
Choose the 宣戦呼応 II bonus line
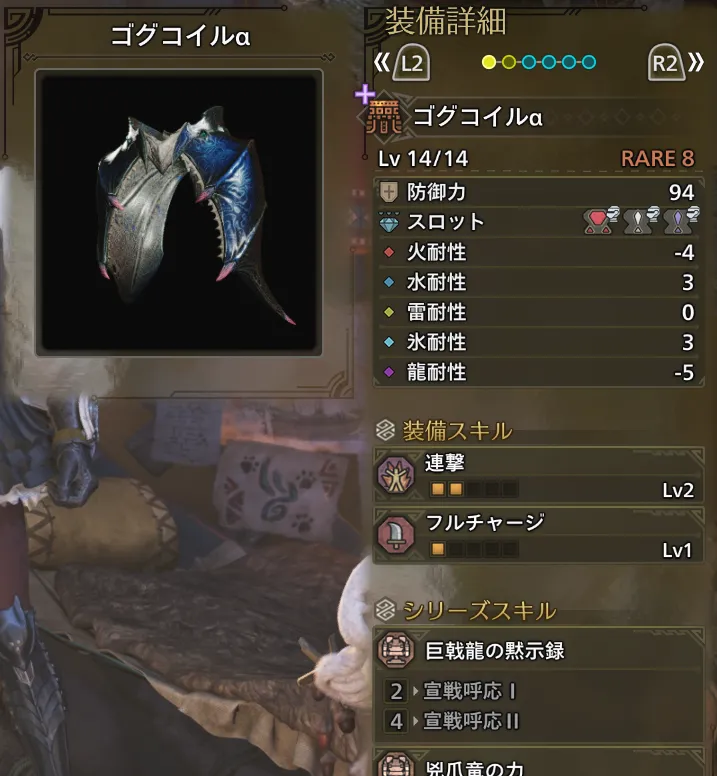coord(472,721)
